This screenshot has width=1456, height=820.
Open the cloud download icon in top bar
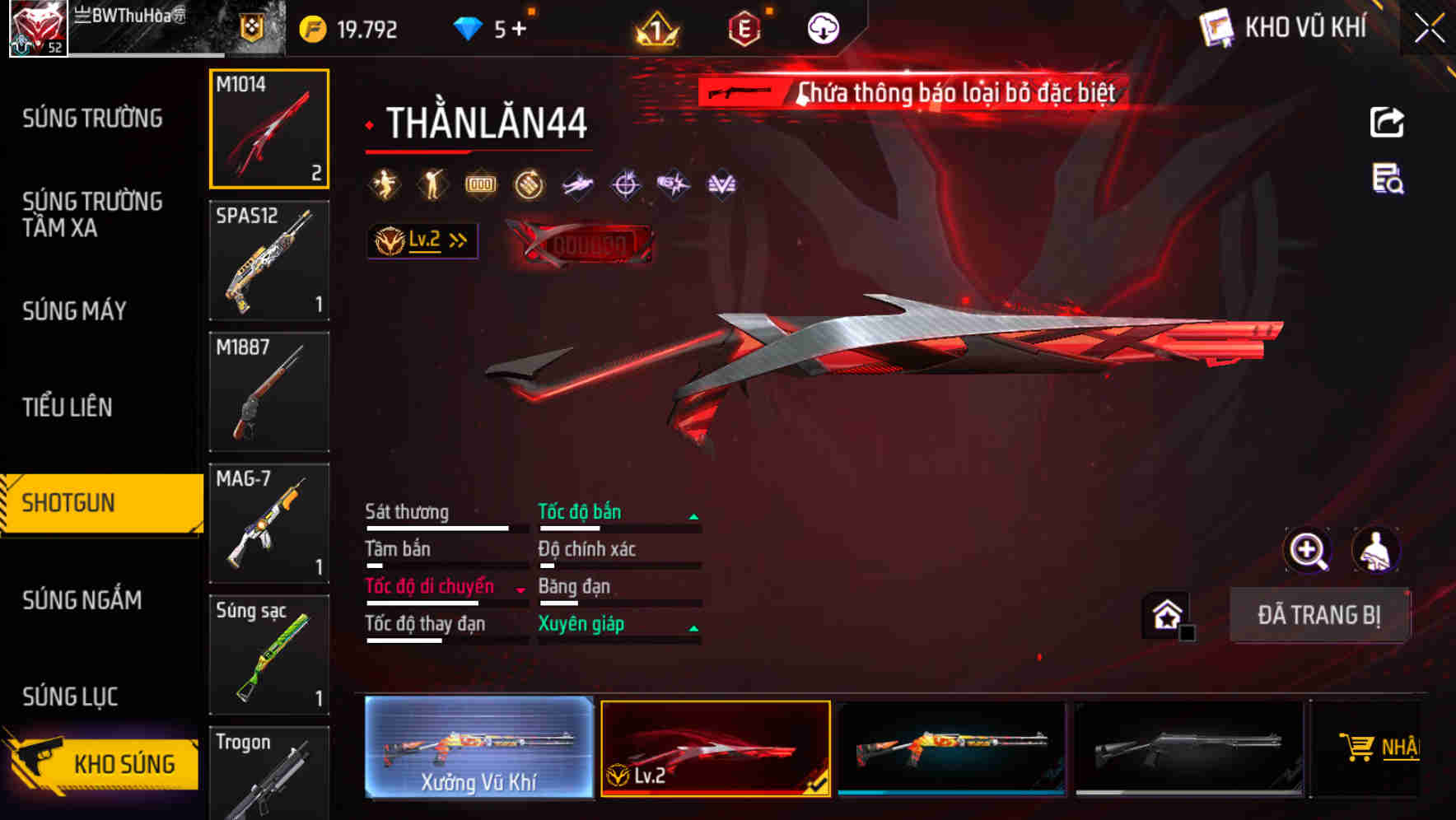[x=823, y=27]
